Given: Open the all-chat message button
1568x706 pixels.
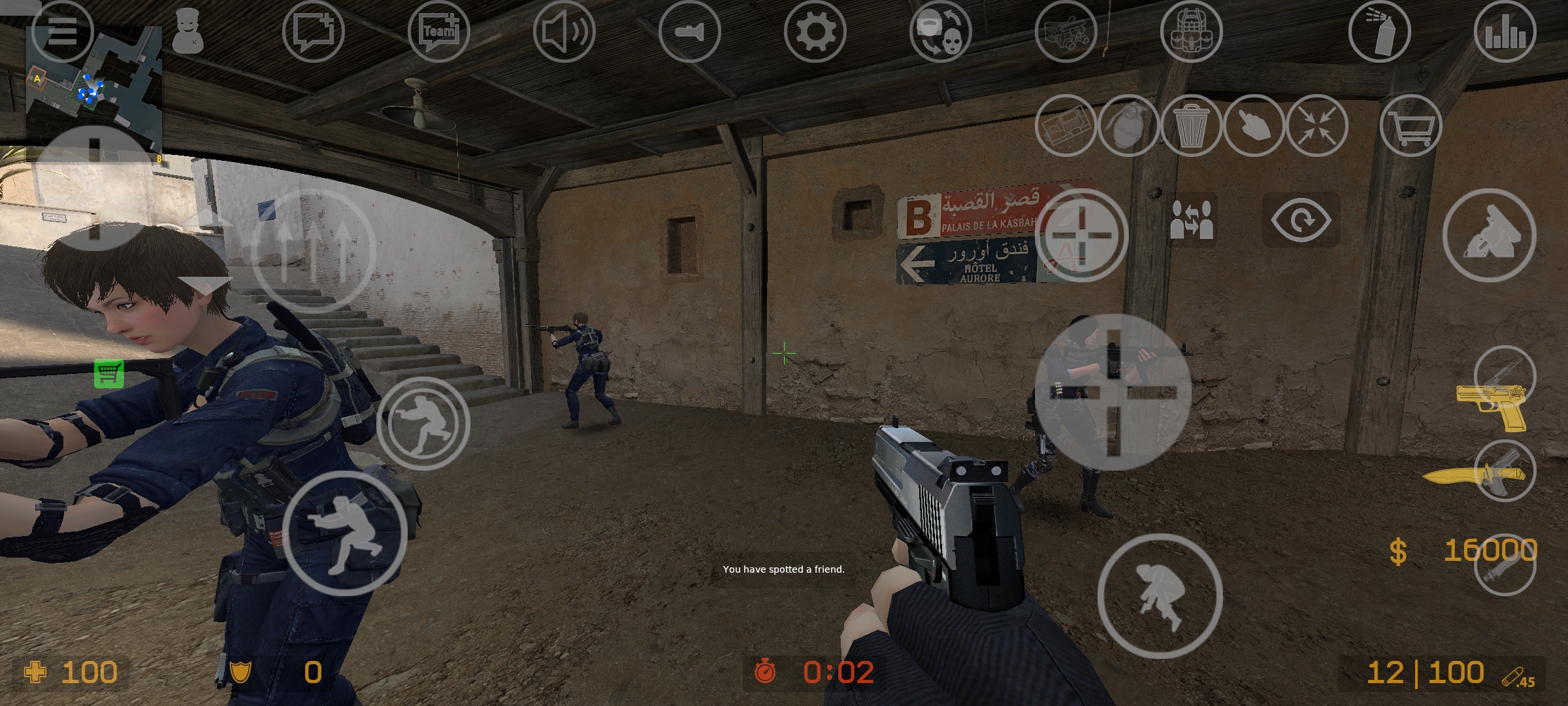Looking at the screenshot, I should pyautogui.click(x=313, y=31).
